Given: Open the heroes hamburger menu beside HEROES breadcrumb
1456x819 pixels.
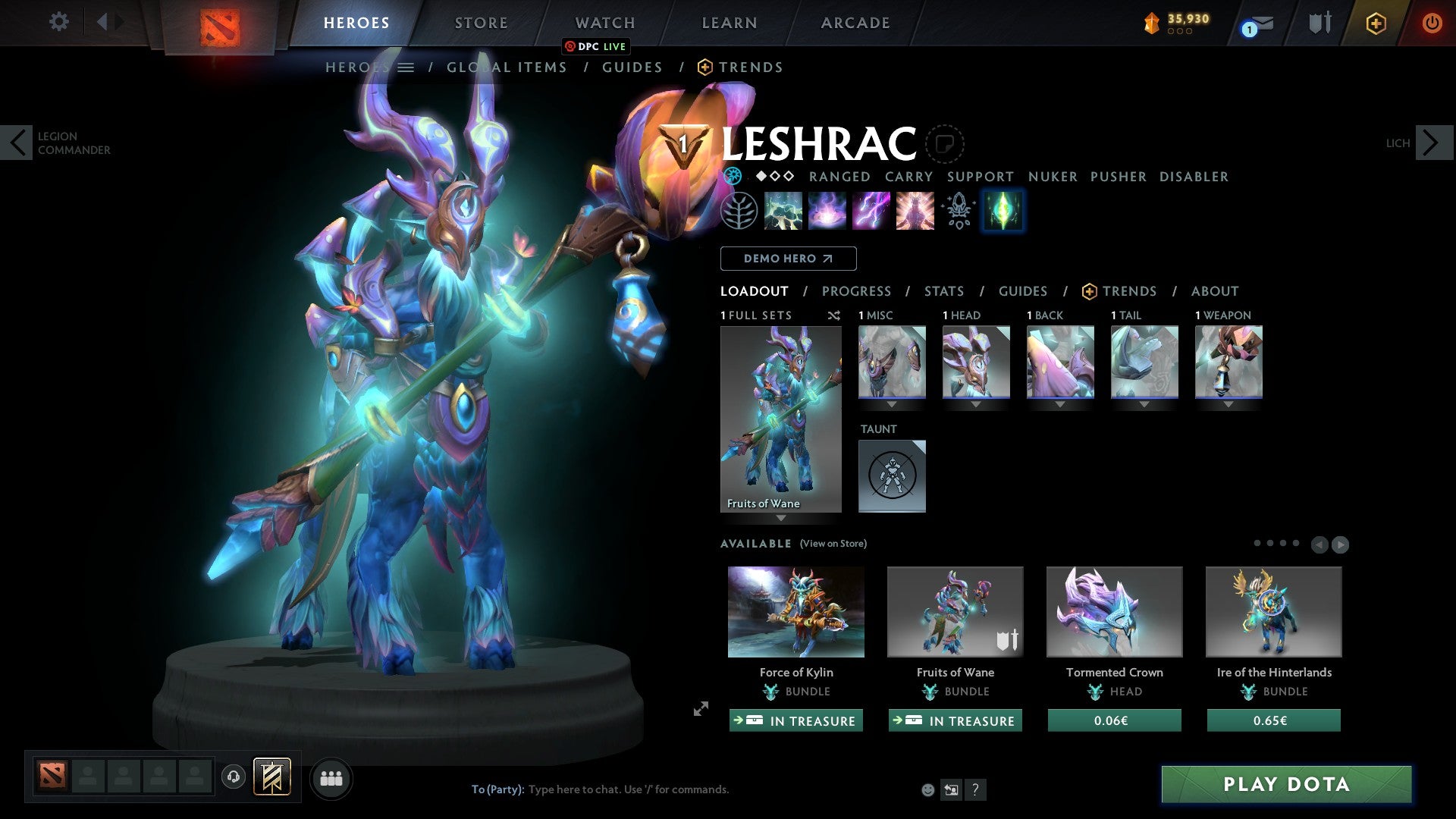Looking at the screenshot, I should click(x=407, y=67).
